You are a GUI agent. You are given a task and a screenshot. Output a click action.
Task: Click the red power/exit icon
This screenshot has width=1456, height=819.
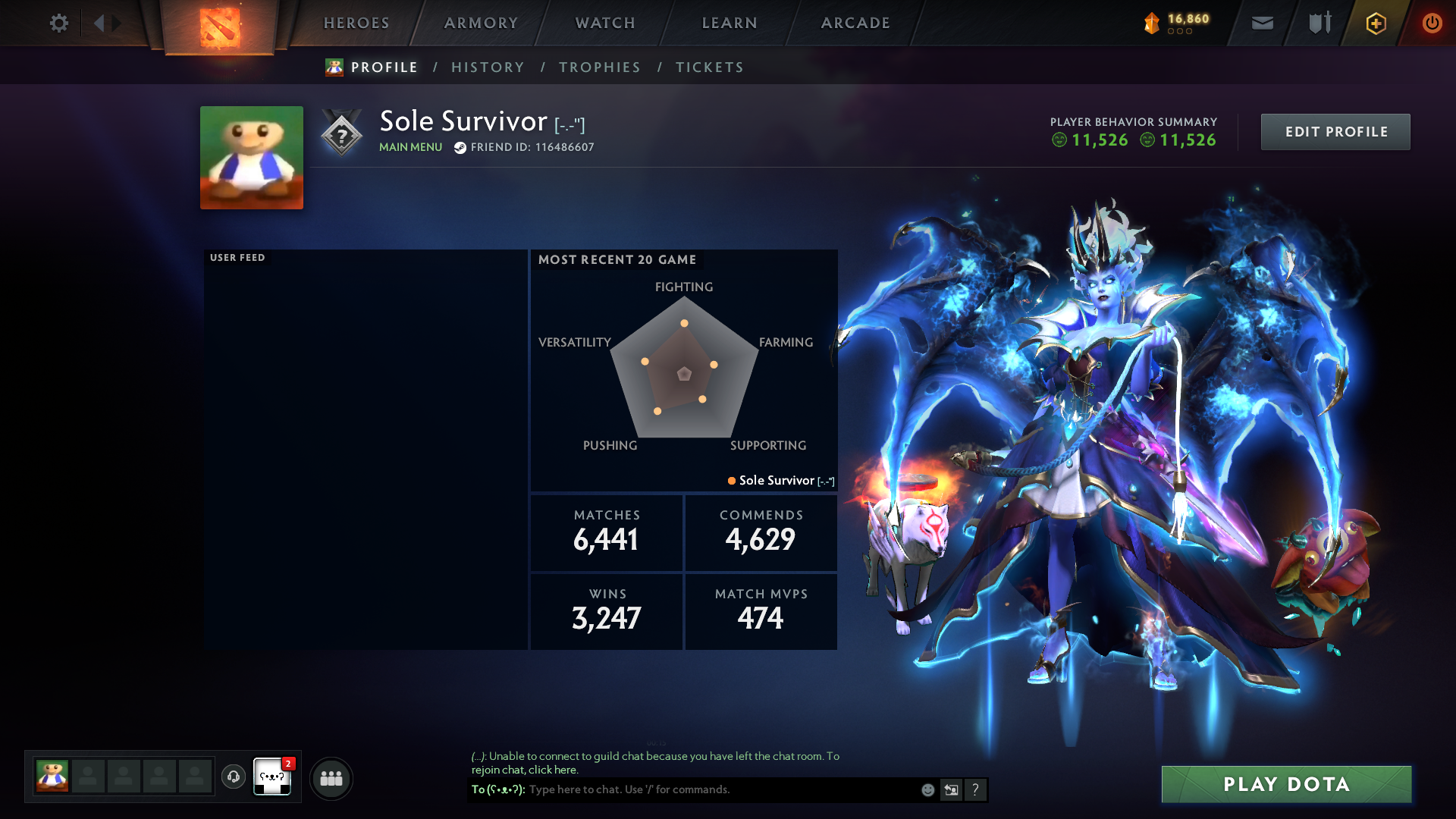[x=1432, y=23]
